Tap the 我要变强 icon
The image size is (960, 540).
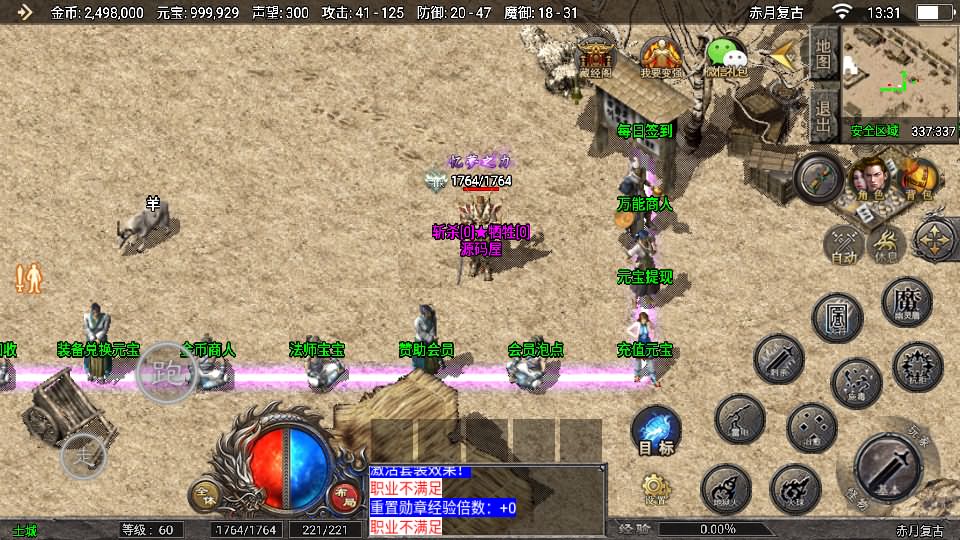click(661, 56)
